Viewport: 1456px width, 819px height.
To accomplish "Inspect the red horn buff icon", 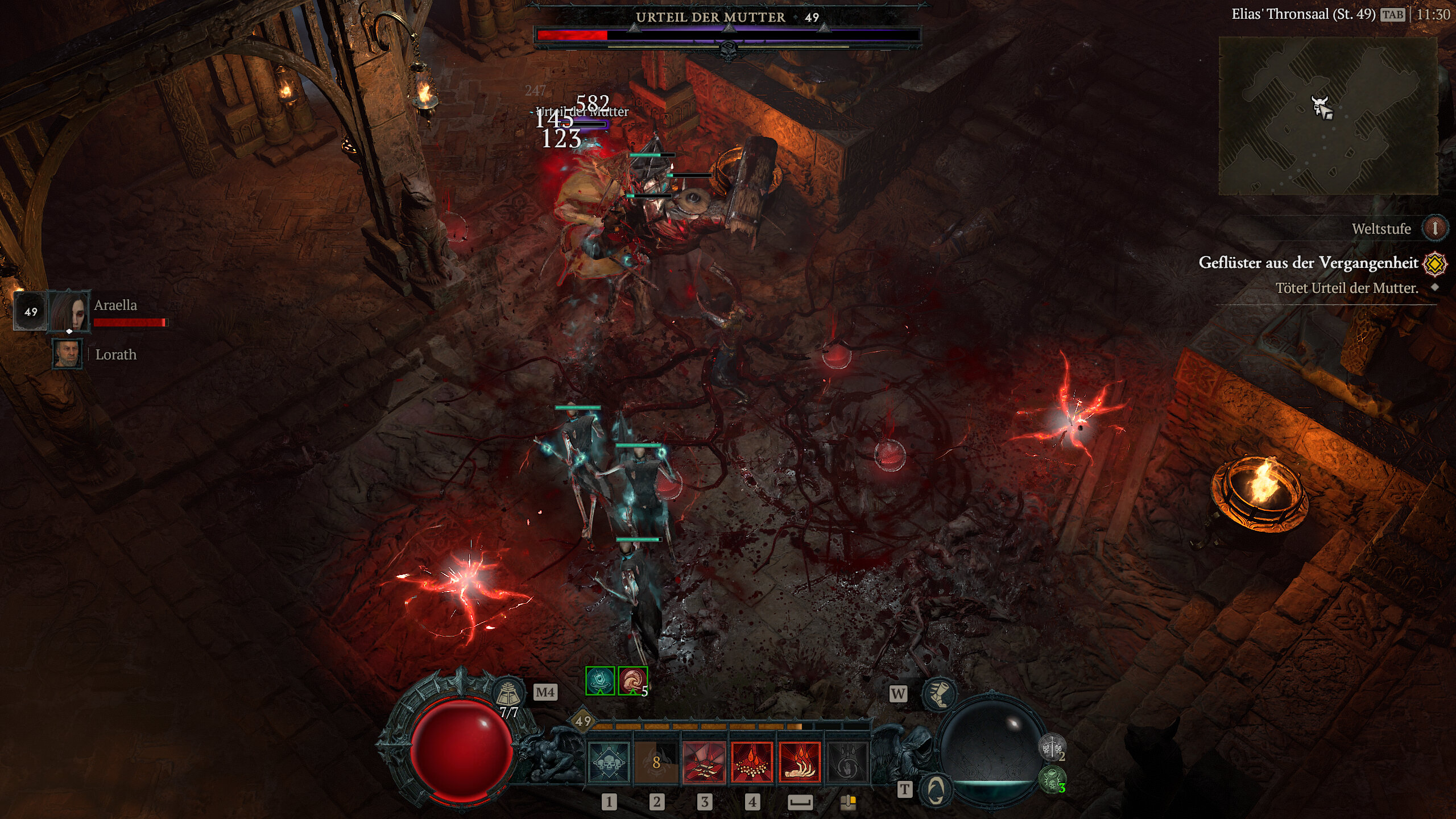I will 632,681.
